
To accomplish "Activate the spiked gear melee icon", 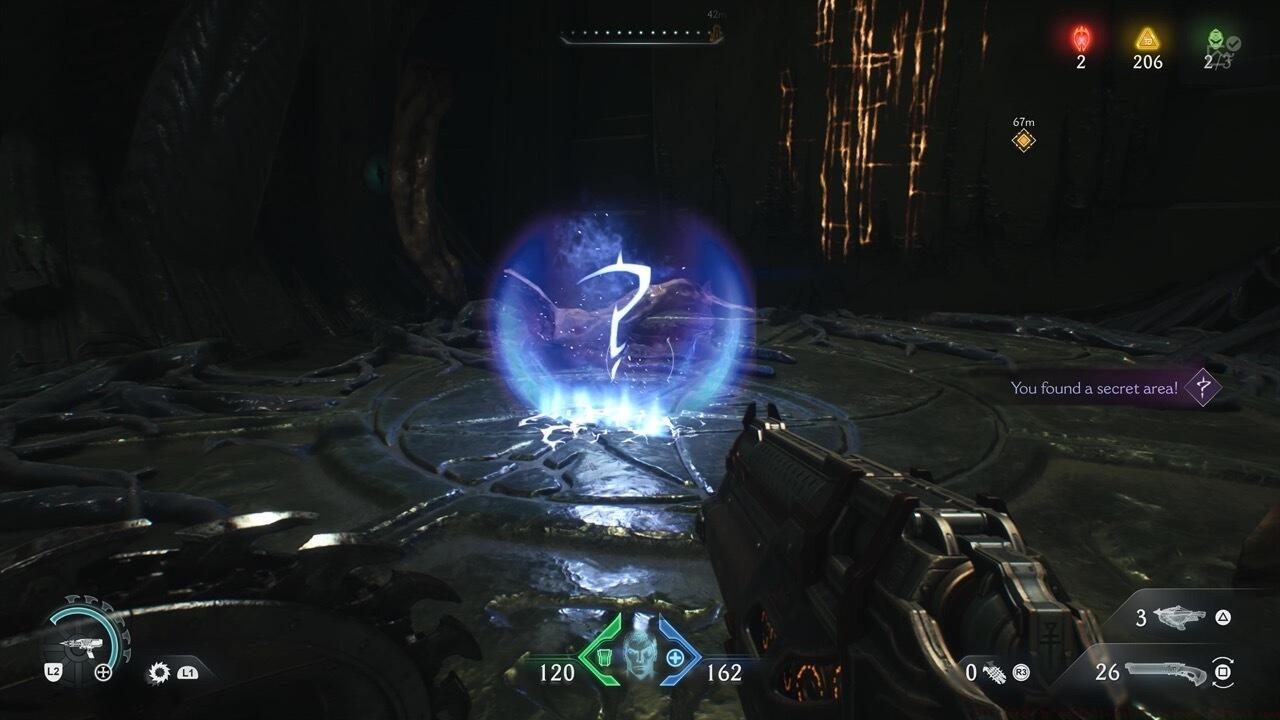I will [158, 672].
